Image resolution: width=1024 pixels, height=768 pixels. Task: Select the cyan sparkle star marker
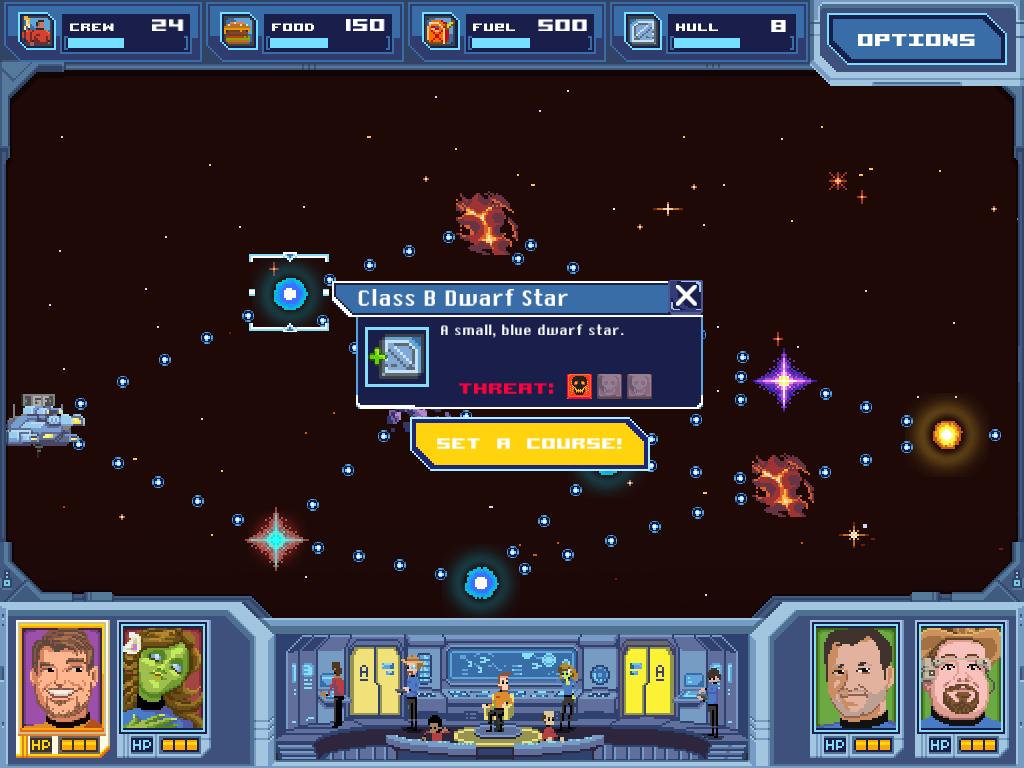pos(276,539)
